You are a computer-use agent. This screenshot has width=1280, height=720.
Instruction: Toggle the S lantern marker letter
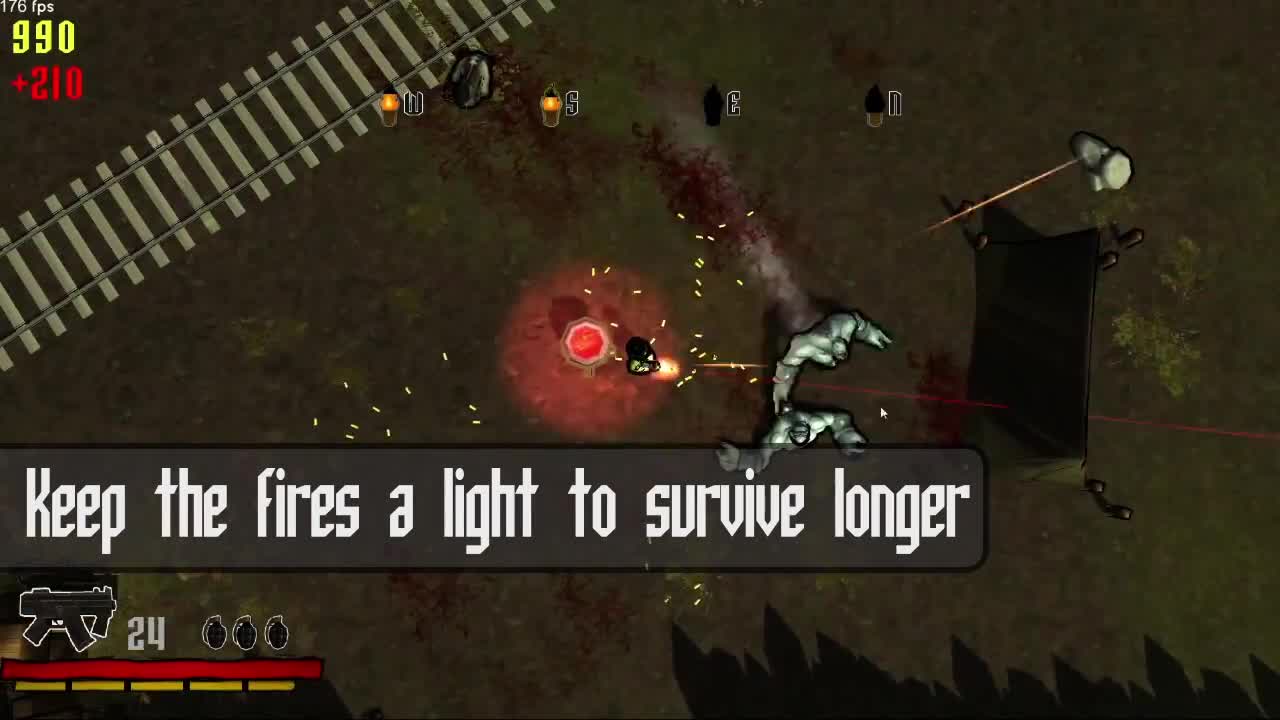pos(573,104)
